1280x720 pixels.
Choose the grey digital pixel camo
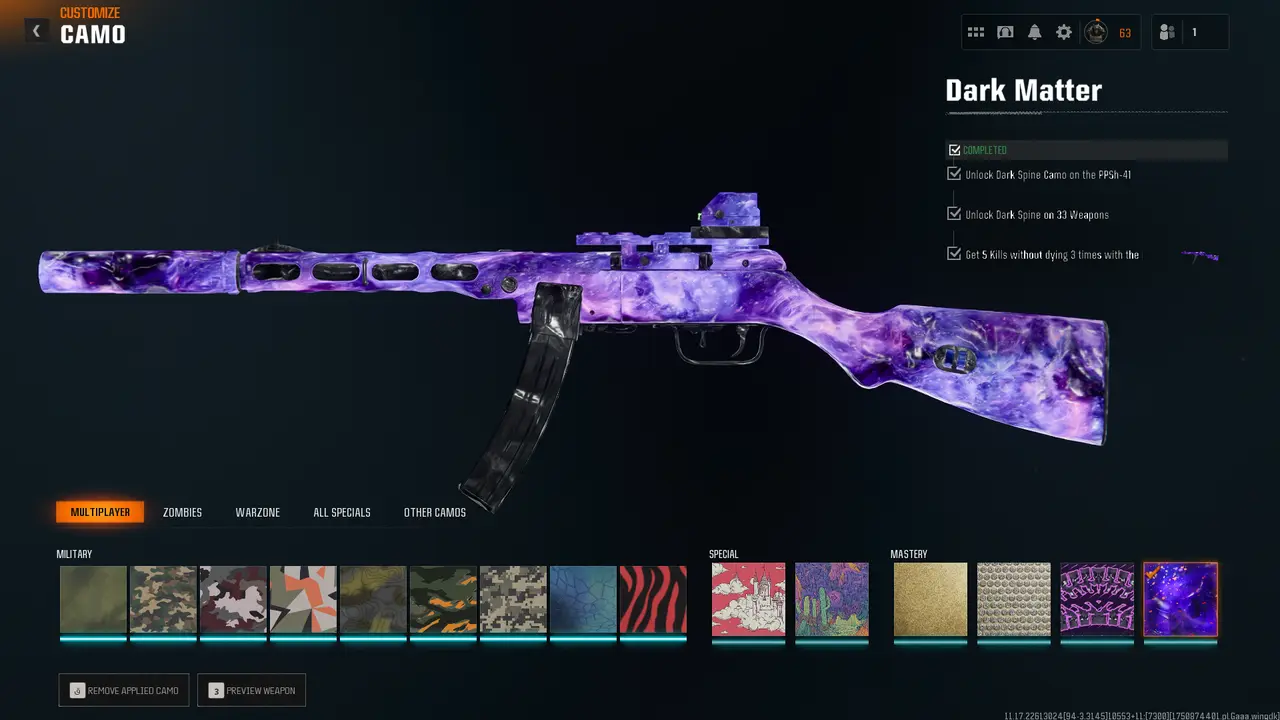pos(513,599)
